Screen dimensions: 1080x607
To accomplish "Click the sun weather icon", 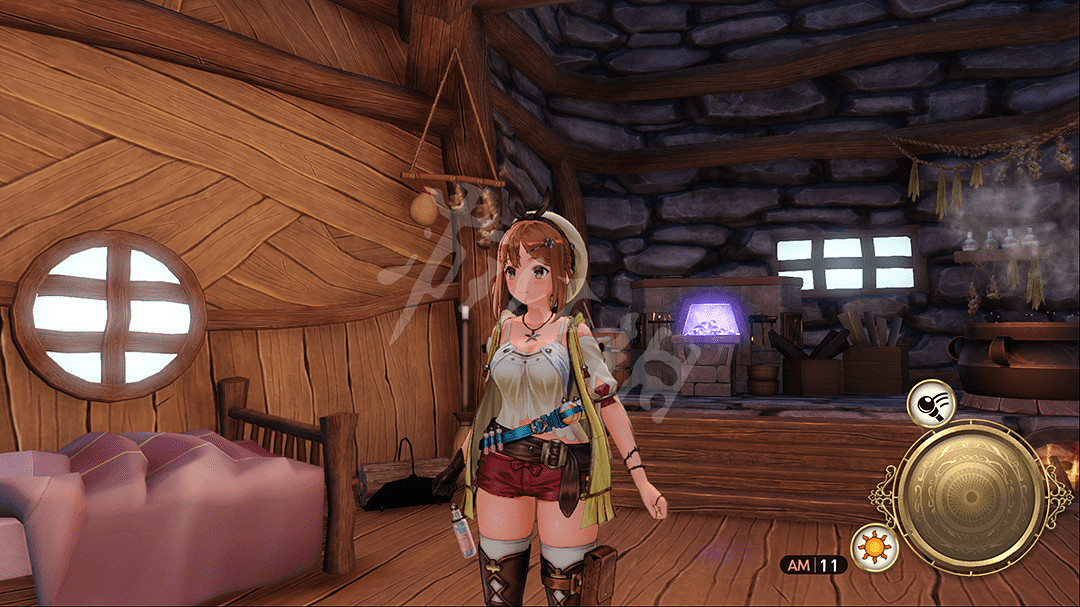I will tap(874, 549).
